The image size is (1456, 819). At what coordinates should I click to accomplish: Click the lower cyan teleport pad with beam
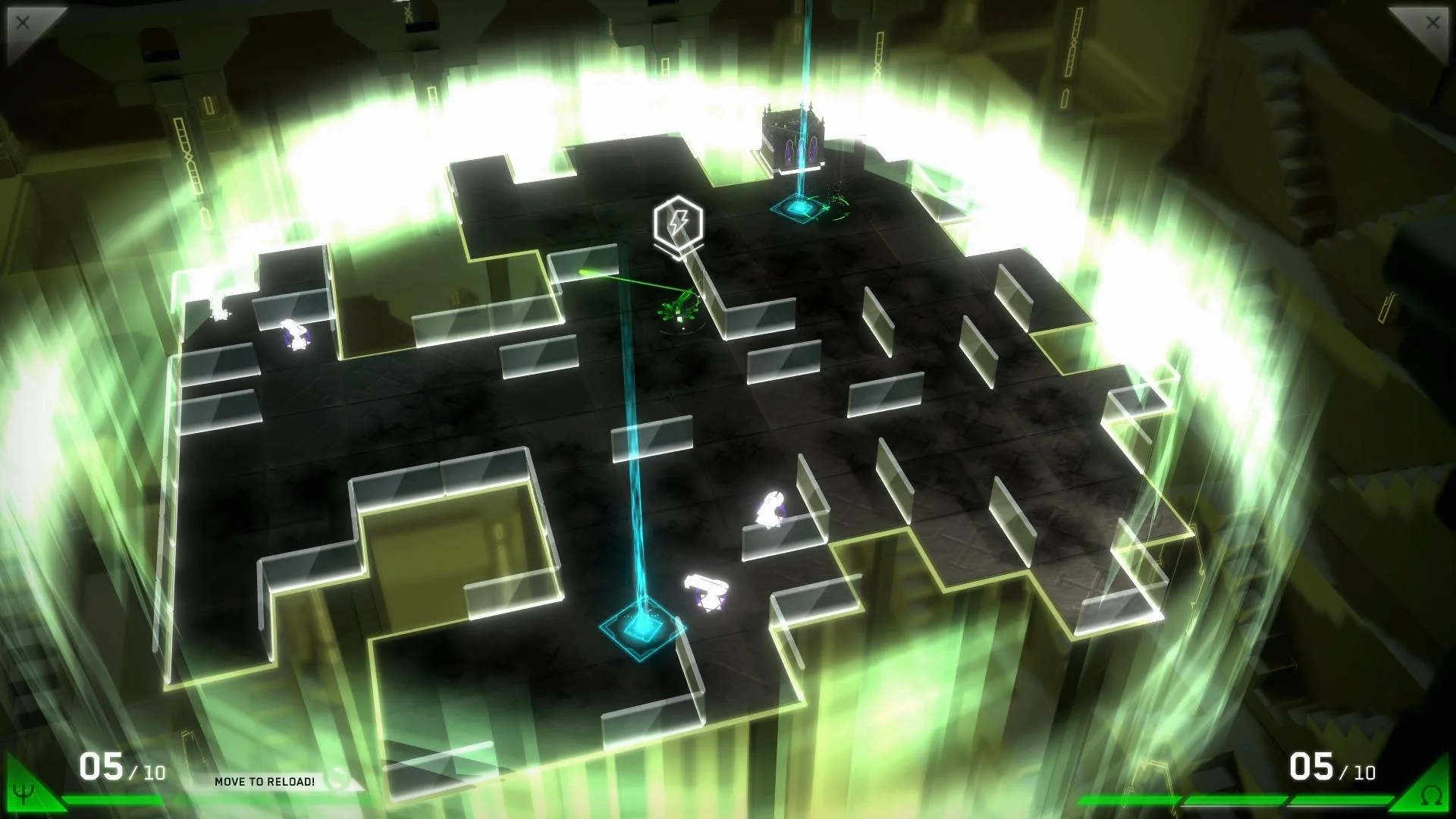point(641,628)
